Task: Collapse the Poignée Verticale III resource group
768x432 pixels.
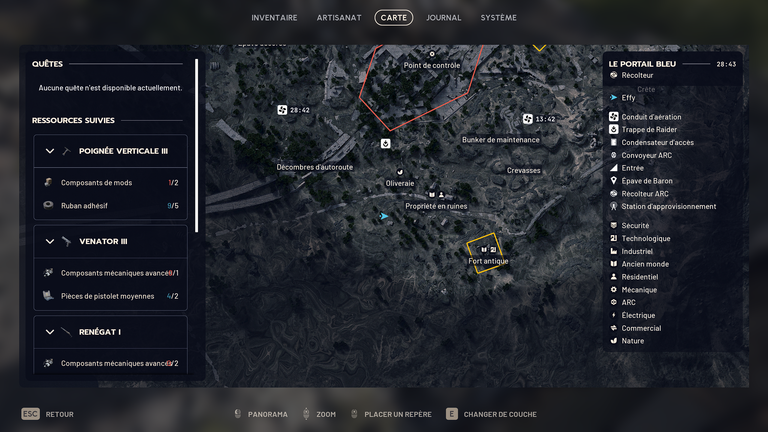Action: click(50, 151)
